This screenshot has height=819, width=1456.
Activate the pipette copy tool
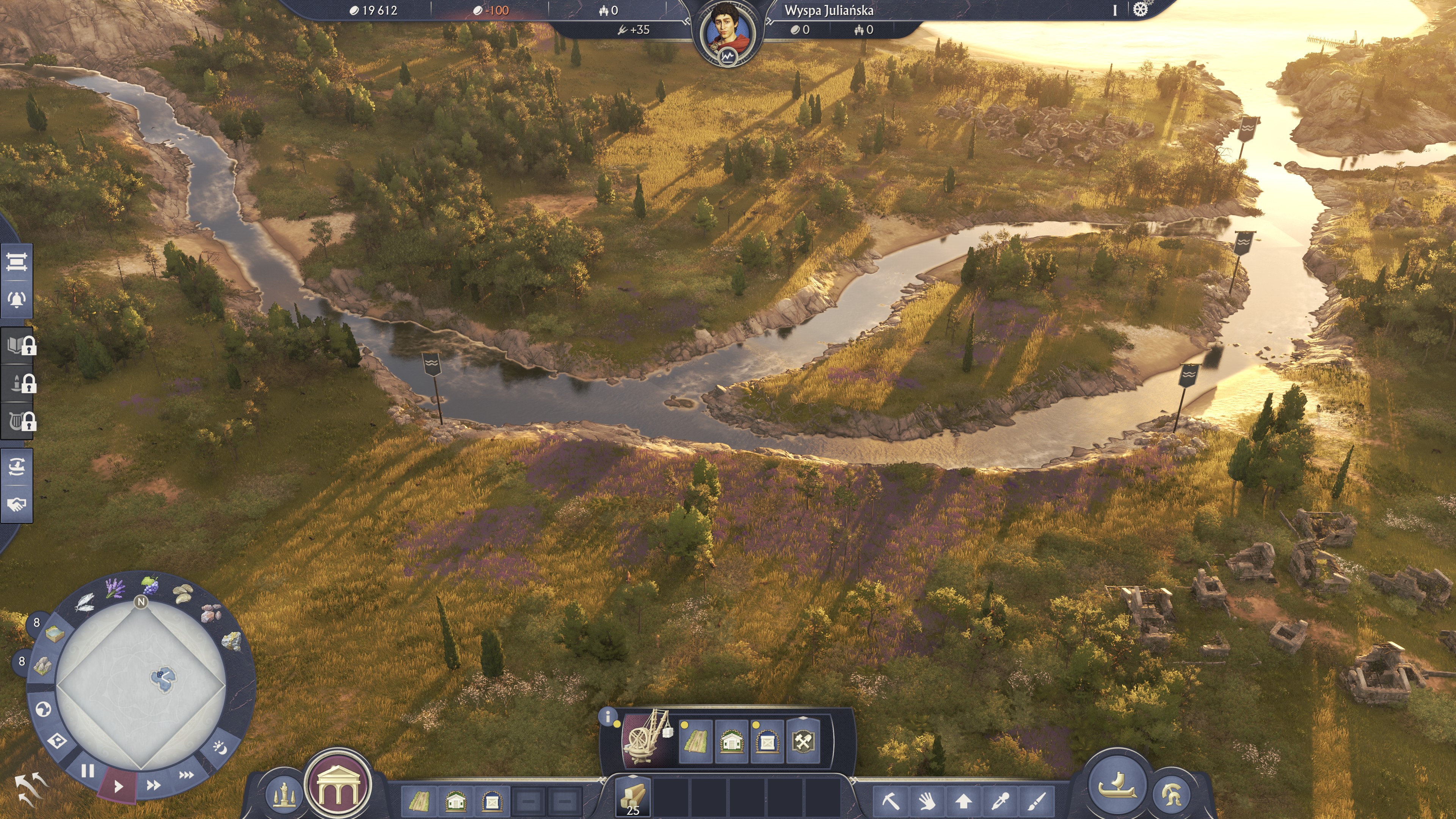pos(999,800)
